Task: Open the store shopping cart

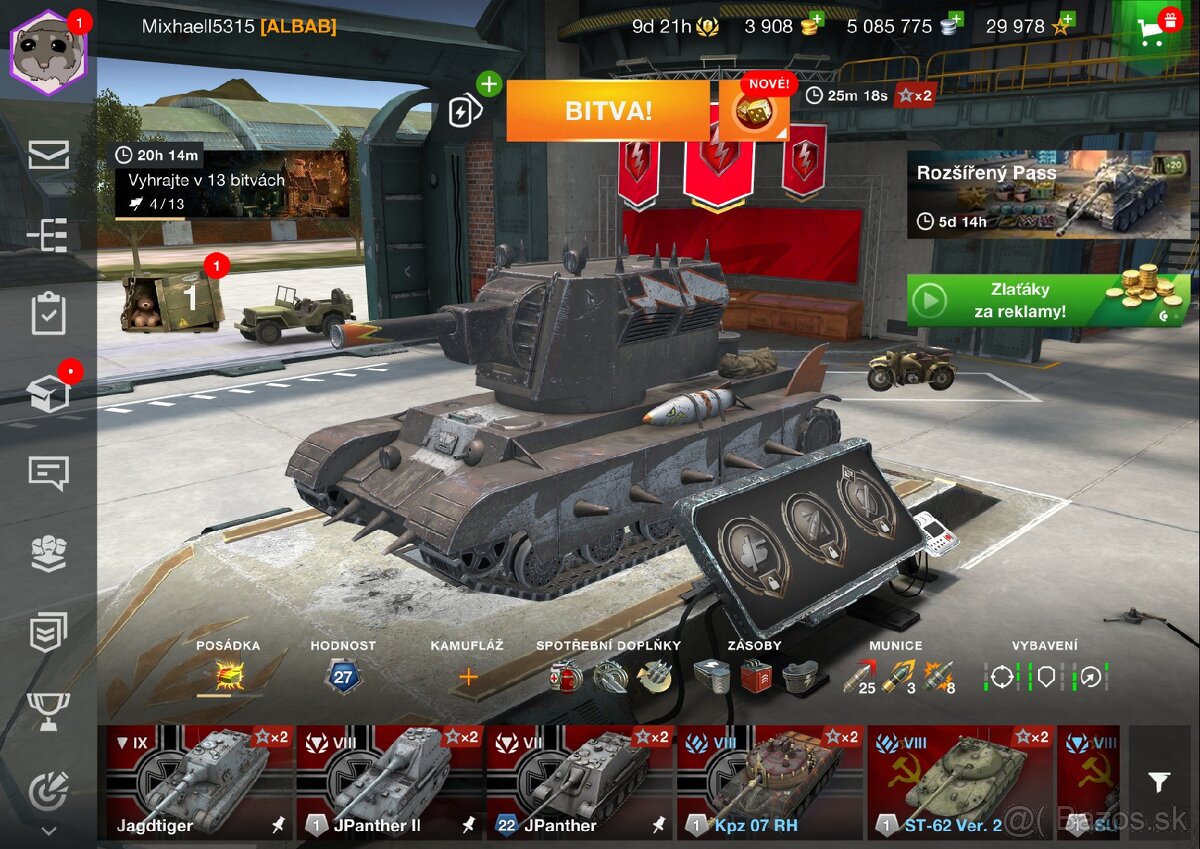Action: click(1154, 30)
